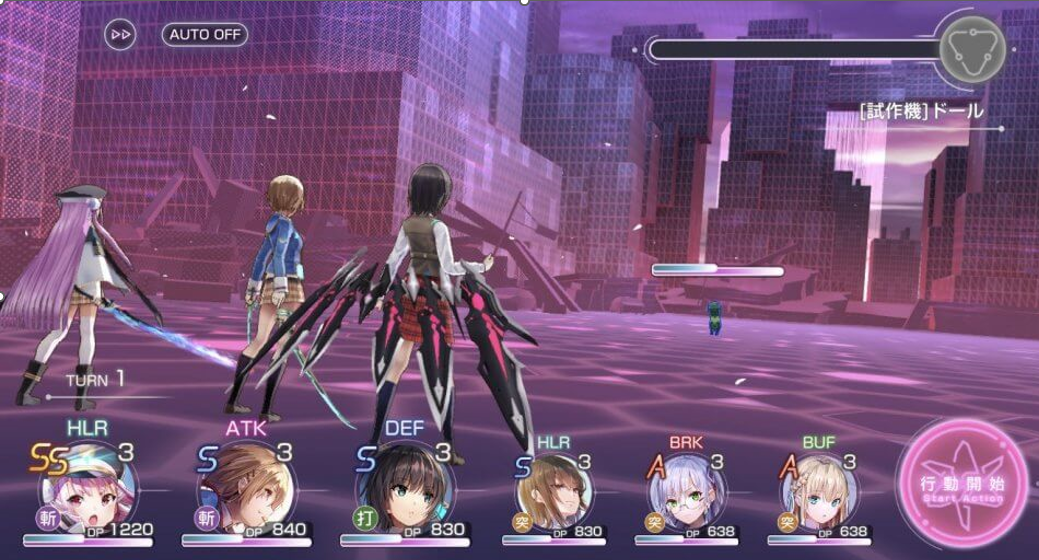The width and height of the screenshot is (1039, 560).
Task: Switch the AUTO OFF battle toggle
Action: click(x=204, y=33)
